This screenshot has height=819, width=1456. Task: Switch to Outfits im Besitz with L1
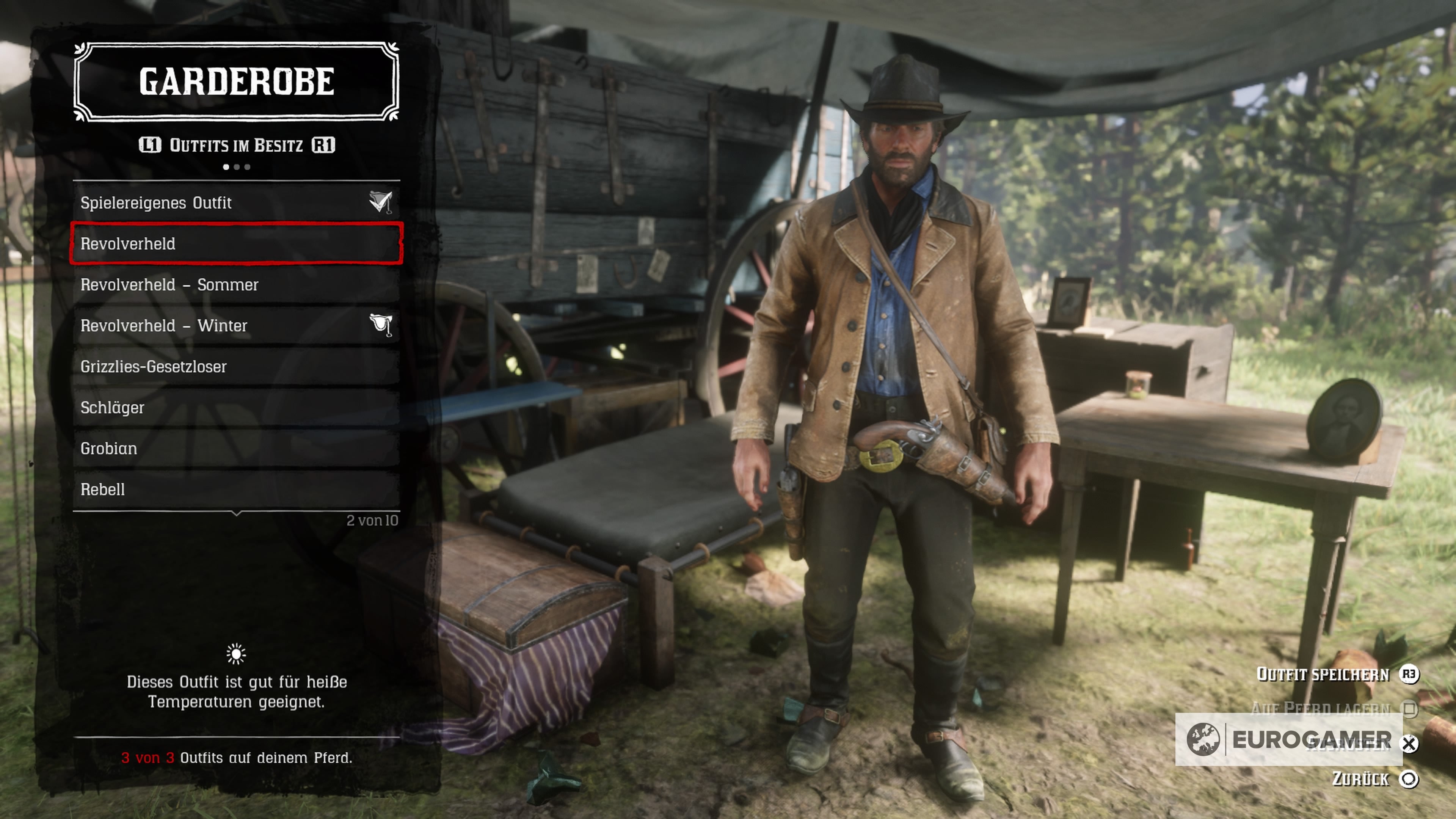tap(151, 146)
